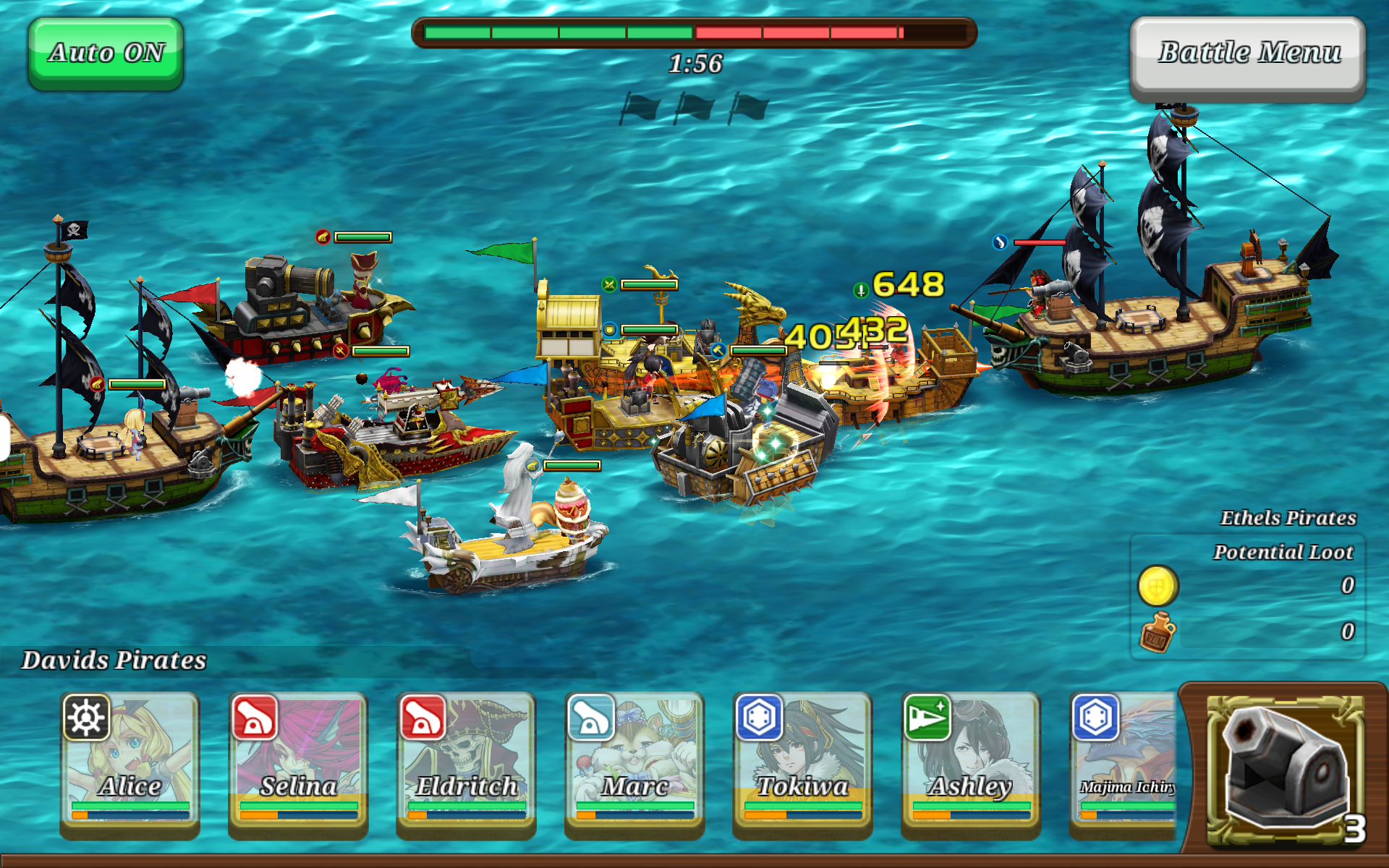Screen dimensions: 1389x868
Task: Open the Battle Menu
Action: (1248, 56)
